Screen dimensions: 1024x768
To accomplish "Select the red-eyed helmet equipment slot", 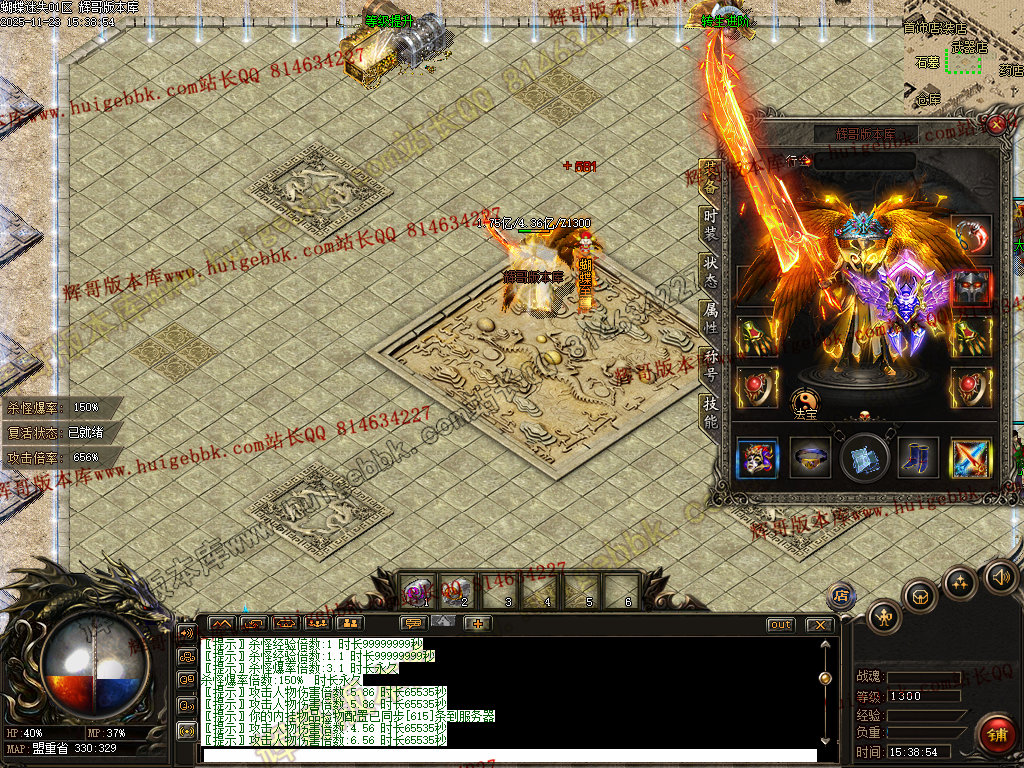I will 971,287.
